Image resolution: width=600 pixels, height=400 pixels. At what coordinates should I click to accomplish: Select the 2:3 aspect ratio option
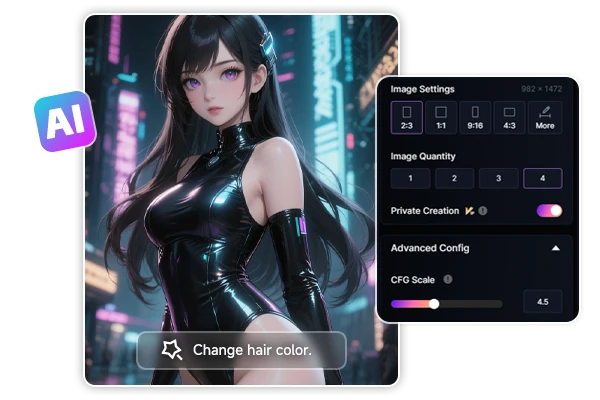click(407, 118)
